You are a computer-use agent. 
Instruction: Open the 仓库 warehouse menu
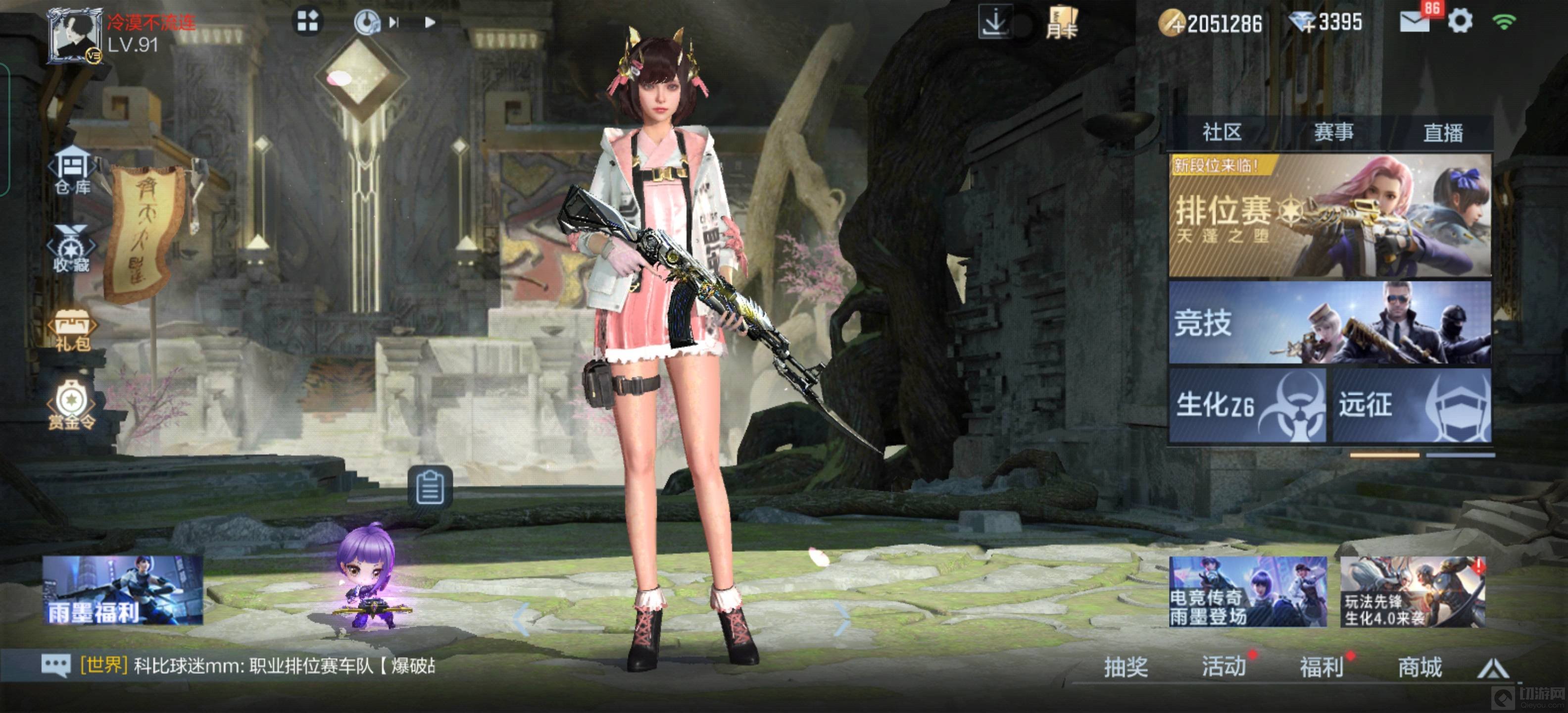(72, 170)
